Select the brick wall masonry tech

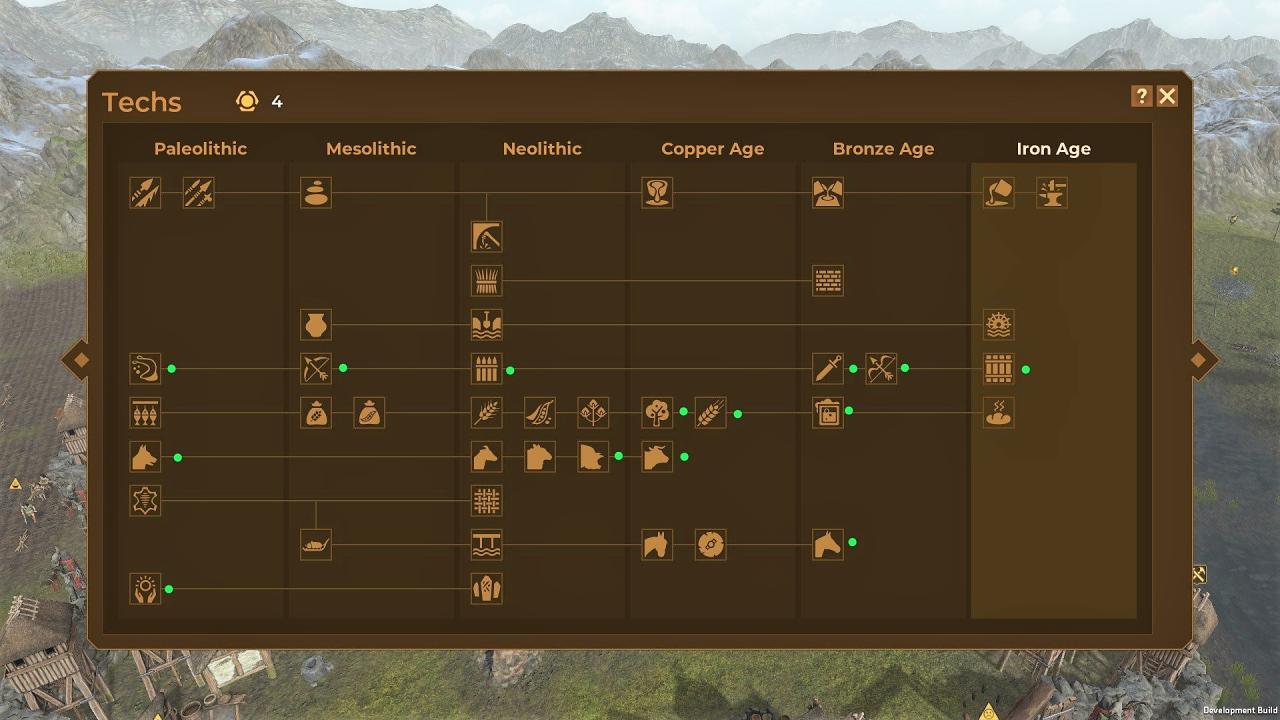pos(828,281)
